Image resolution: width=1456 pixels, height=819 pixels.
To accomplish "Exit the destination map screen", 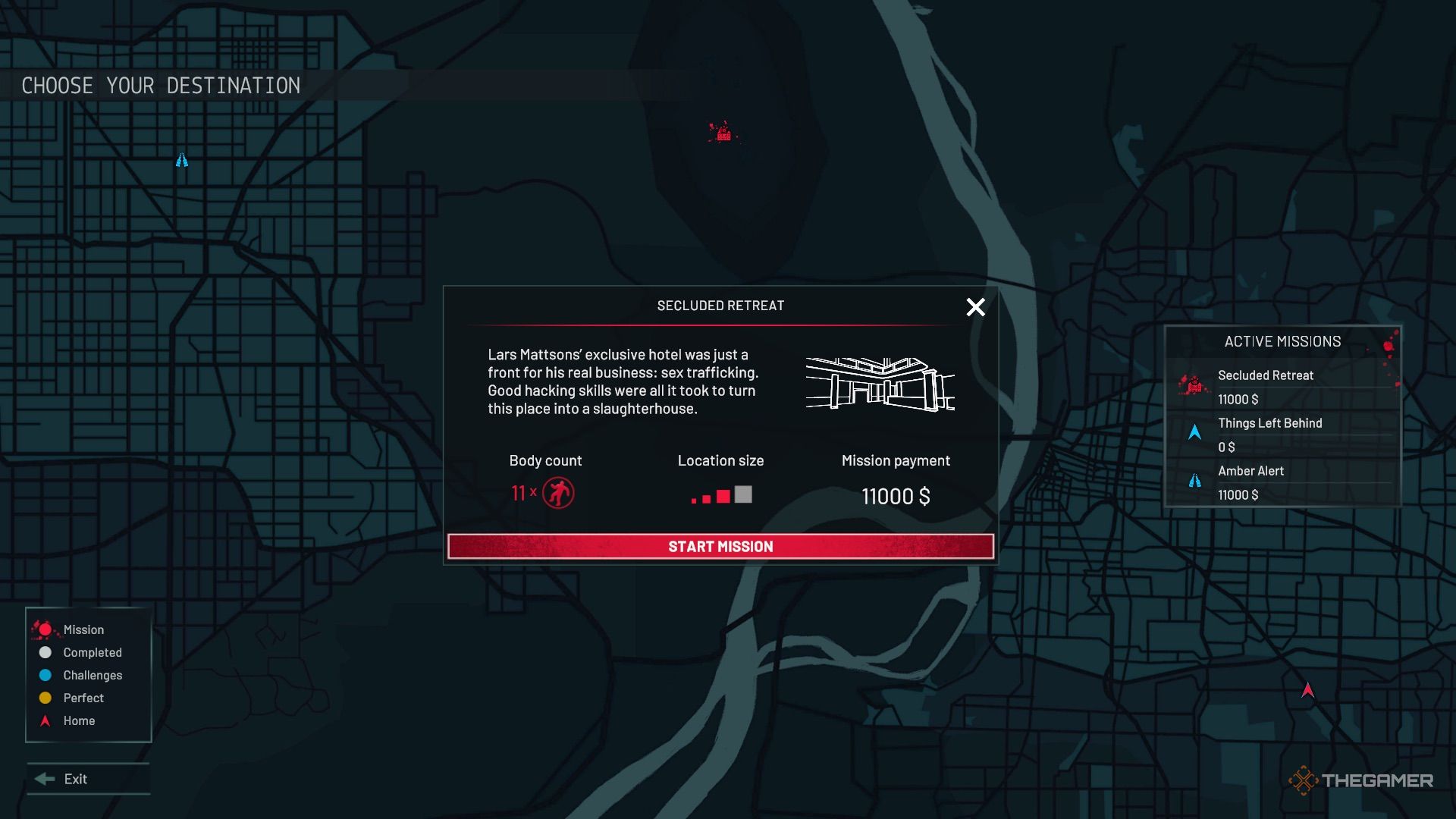I will pos(75,779).
